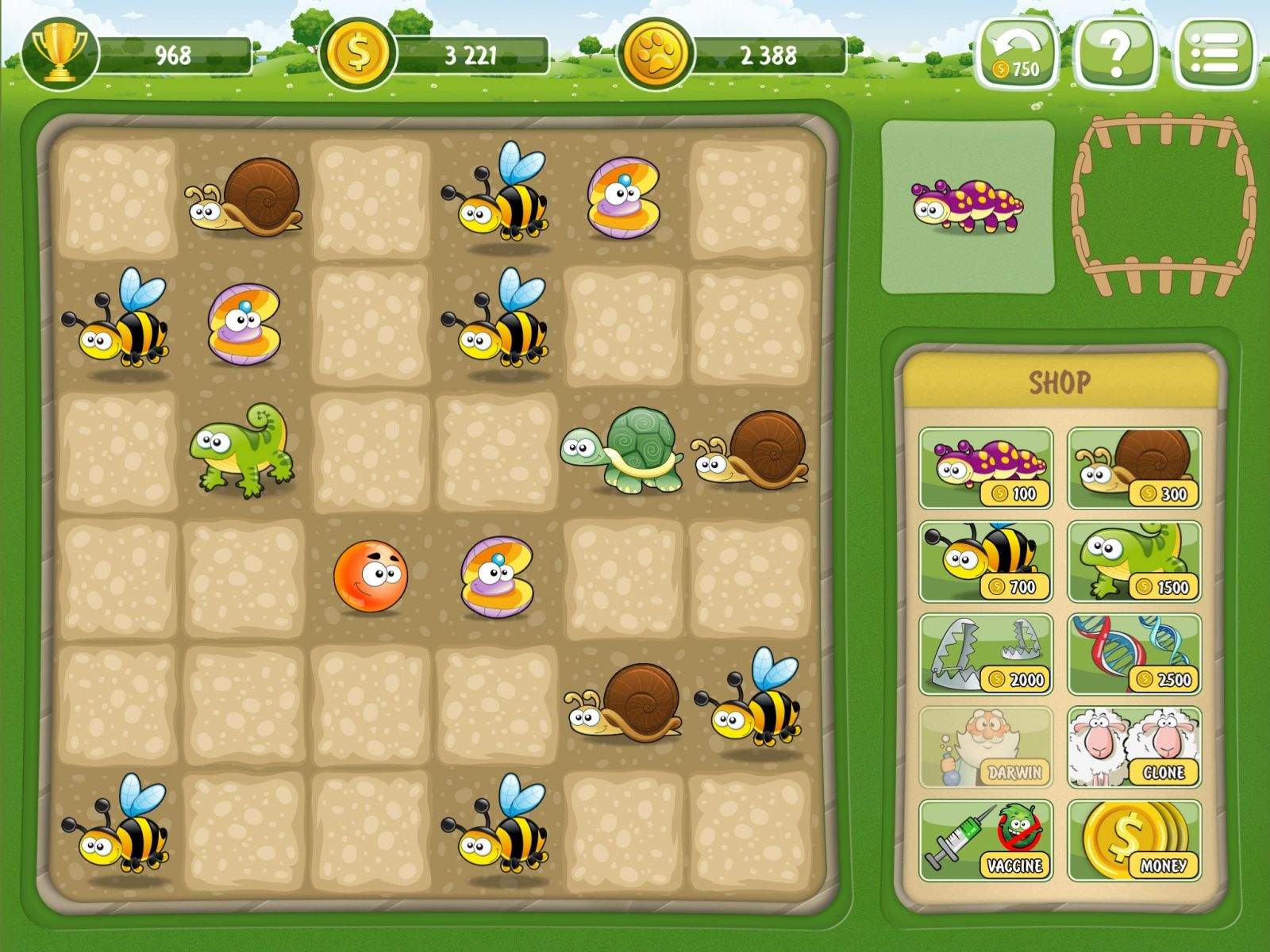Click the empty fenced pen holder

click(1162, 205)
